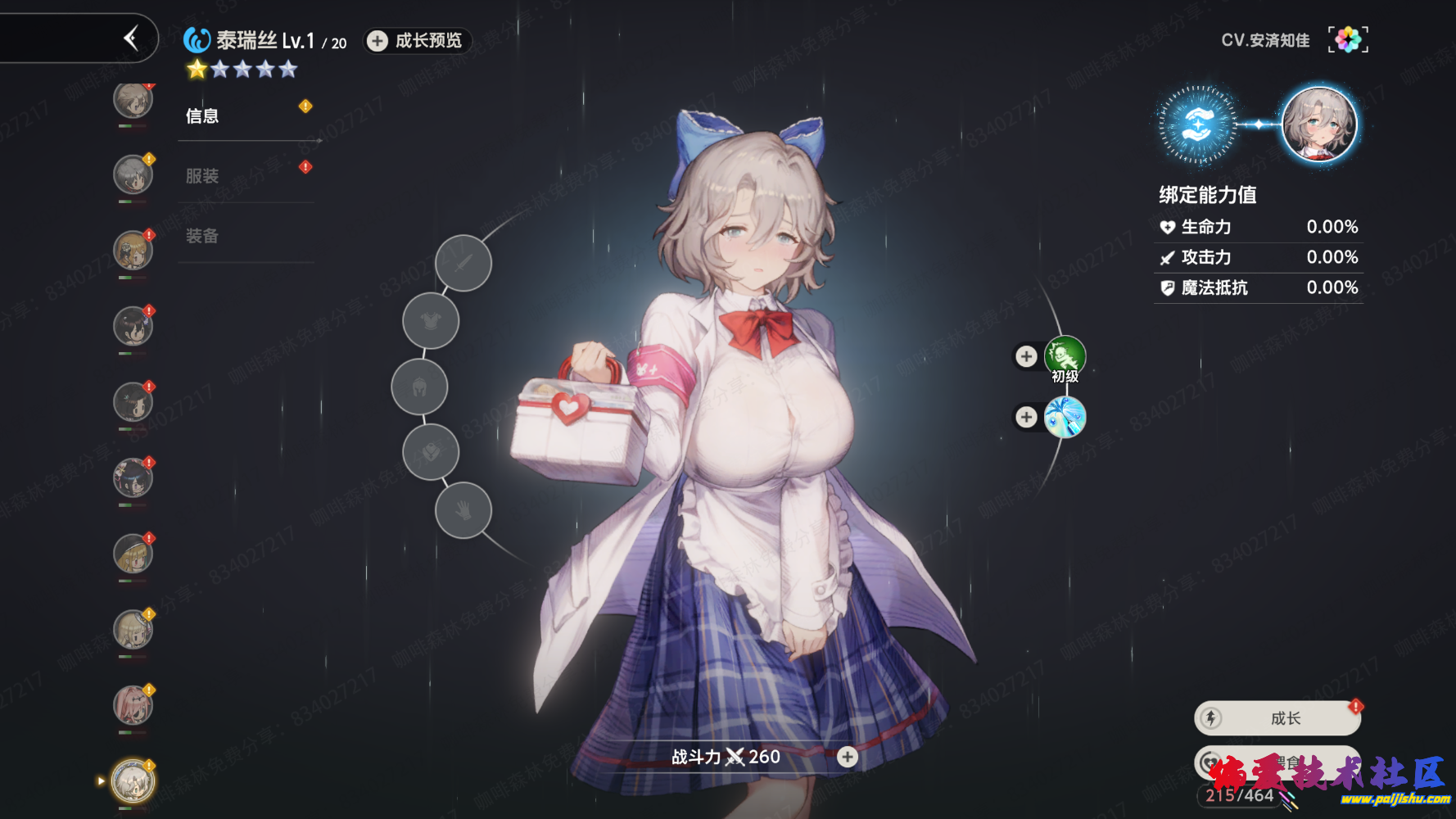Screen dimensions: 1456x819
Task: Click the plus beside the blue skill
Action: tap(1026, 418)
